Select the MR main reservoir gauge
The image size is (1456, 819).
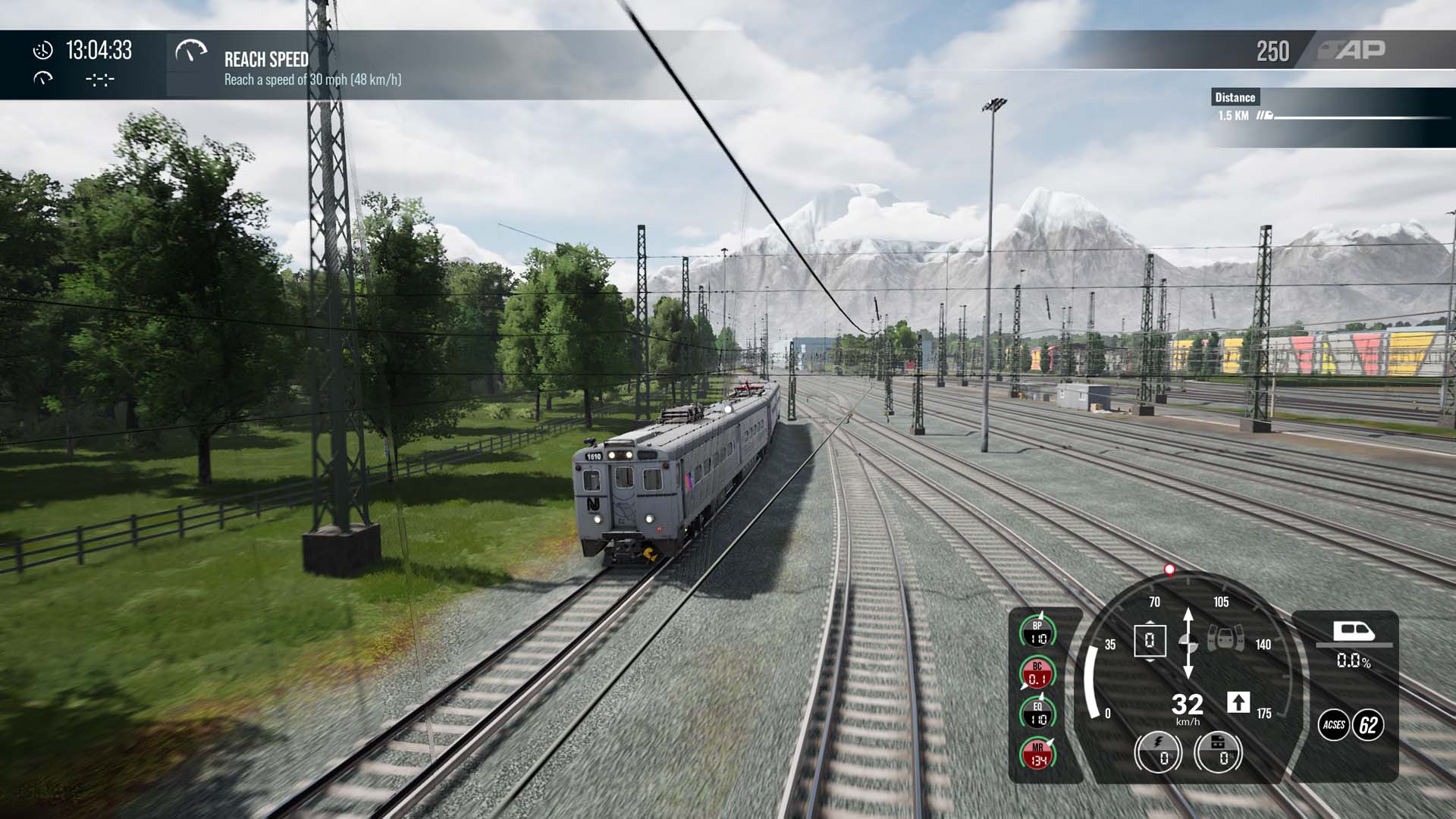pos(1037,754)
